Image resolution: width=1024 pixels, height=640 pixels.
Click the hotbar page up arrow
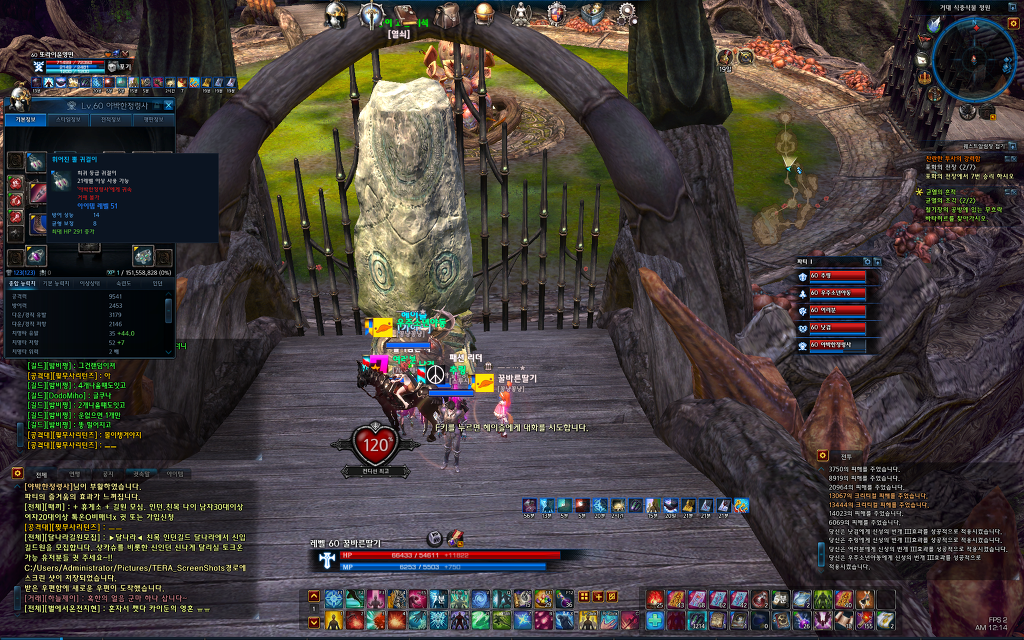pyautogui.click(x=315, y=594)
